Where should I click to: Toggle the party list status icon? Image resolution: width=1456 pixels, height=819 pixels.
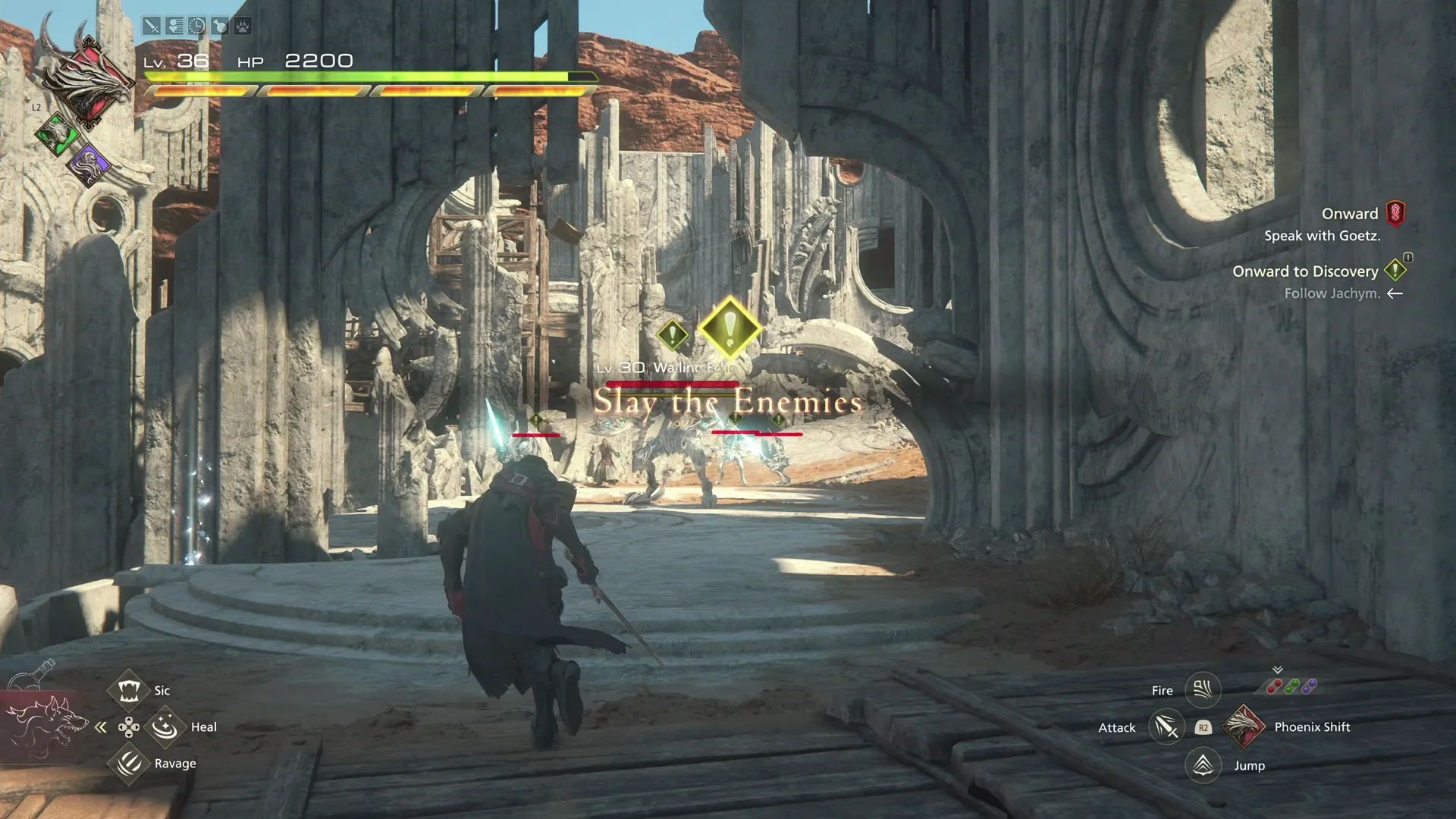coord(174,27)
